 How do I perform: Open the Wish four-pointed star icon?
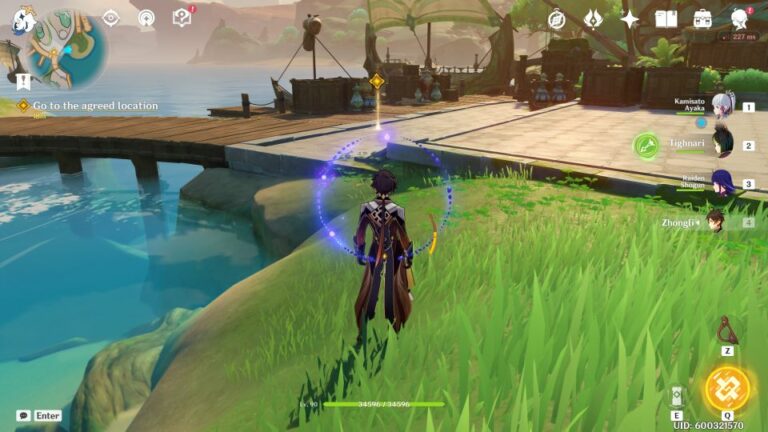pos(629,19)
